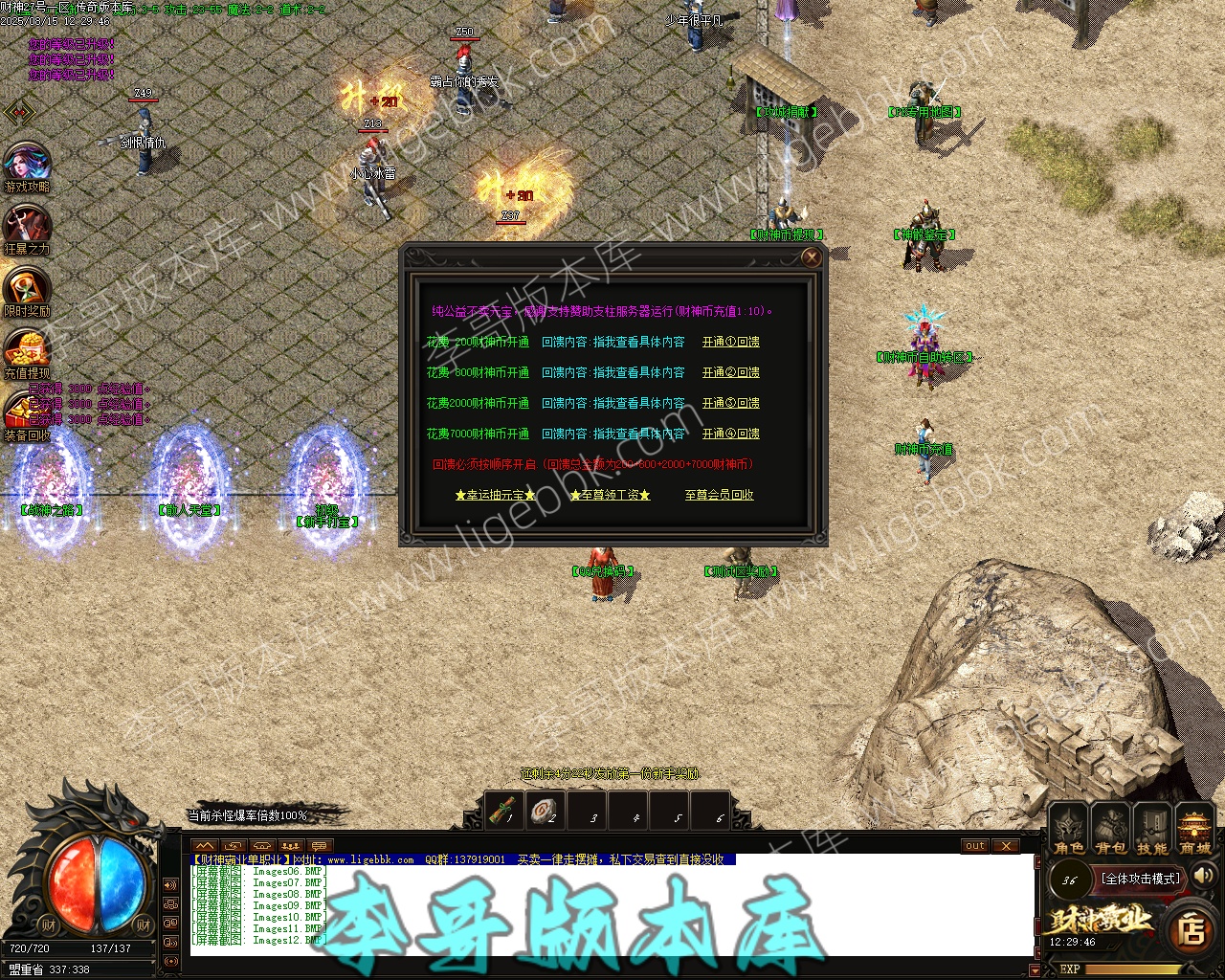The image size is (1225, 980).
Task: Select the 开通③回馈 link
Action: coord(731,403)
